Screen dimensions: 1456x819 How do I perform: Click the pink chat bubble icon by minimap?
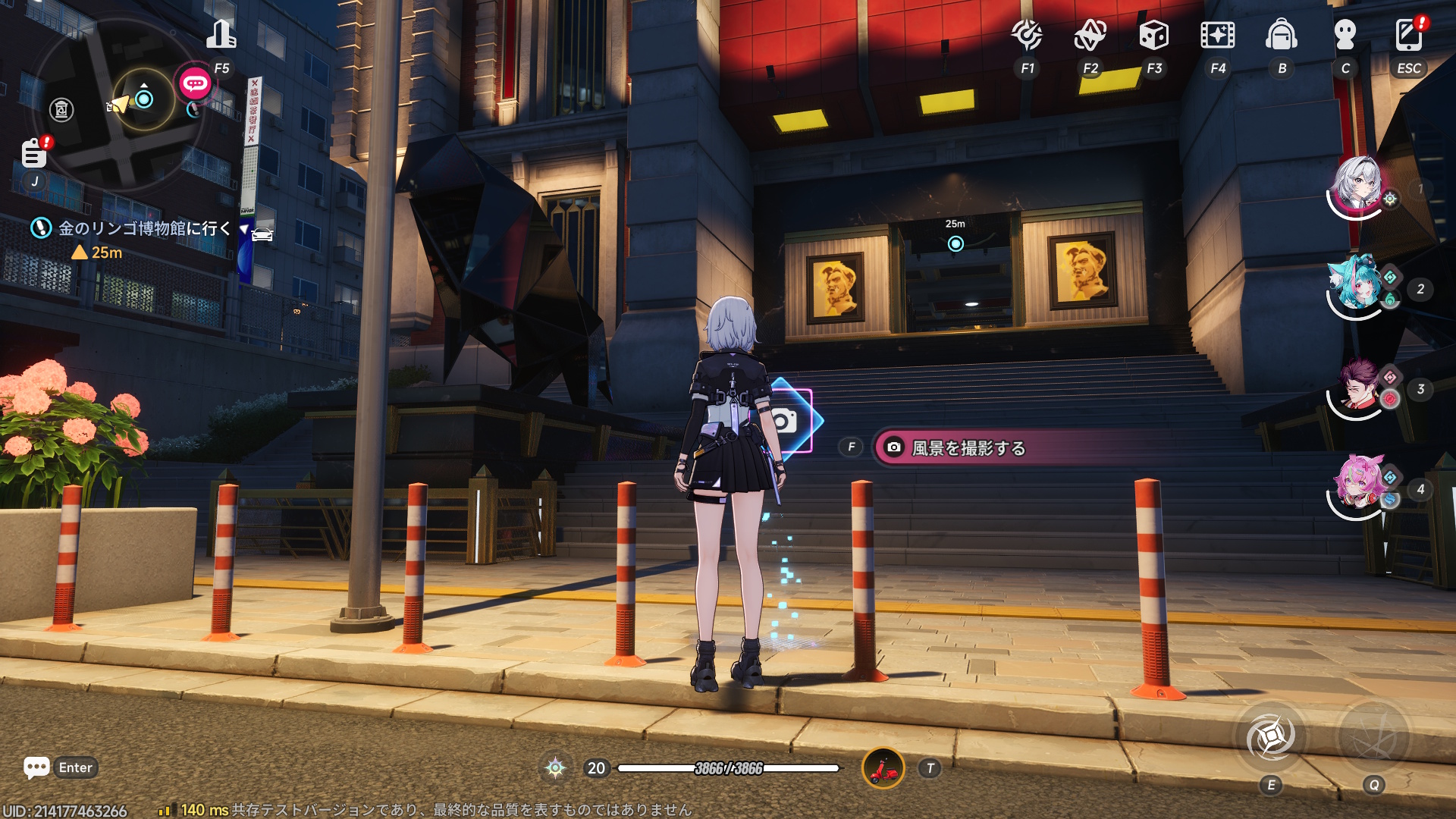[x=195, y=83]
